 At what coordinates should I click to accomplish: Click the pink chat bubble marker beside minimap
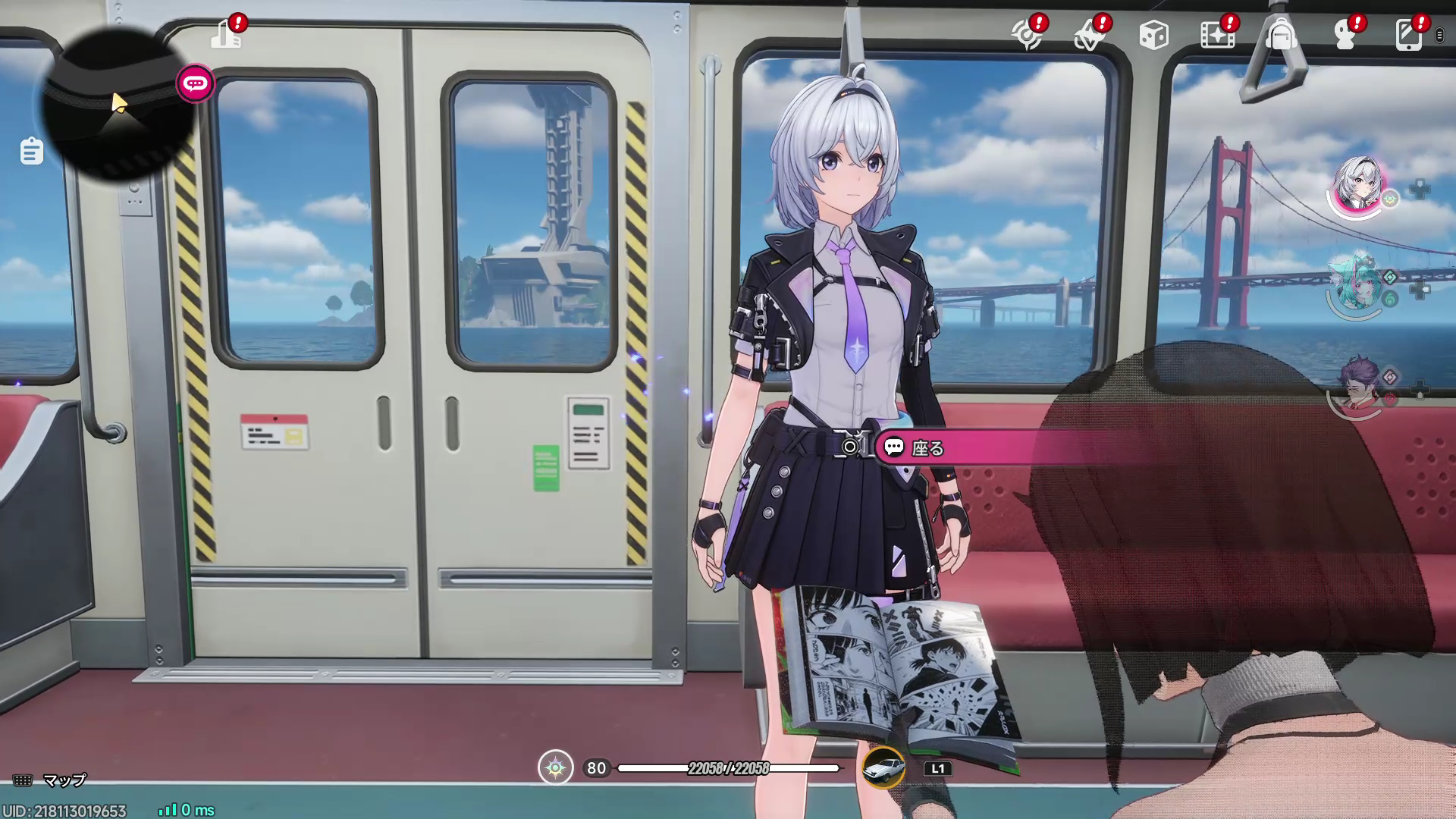pyautogui.click(x=195, y=83)
